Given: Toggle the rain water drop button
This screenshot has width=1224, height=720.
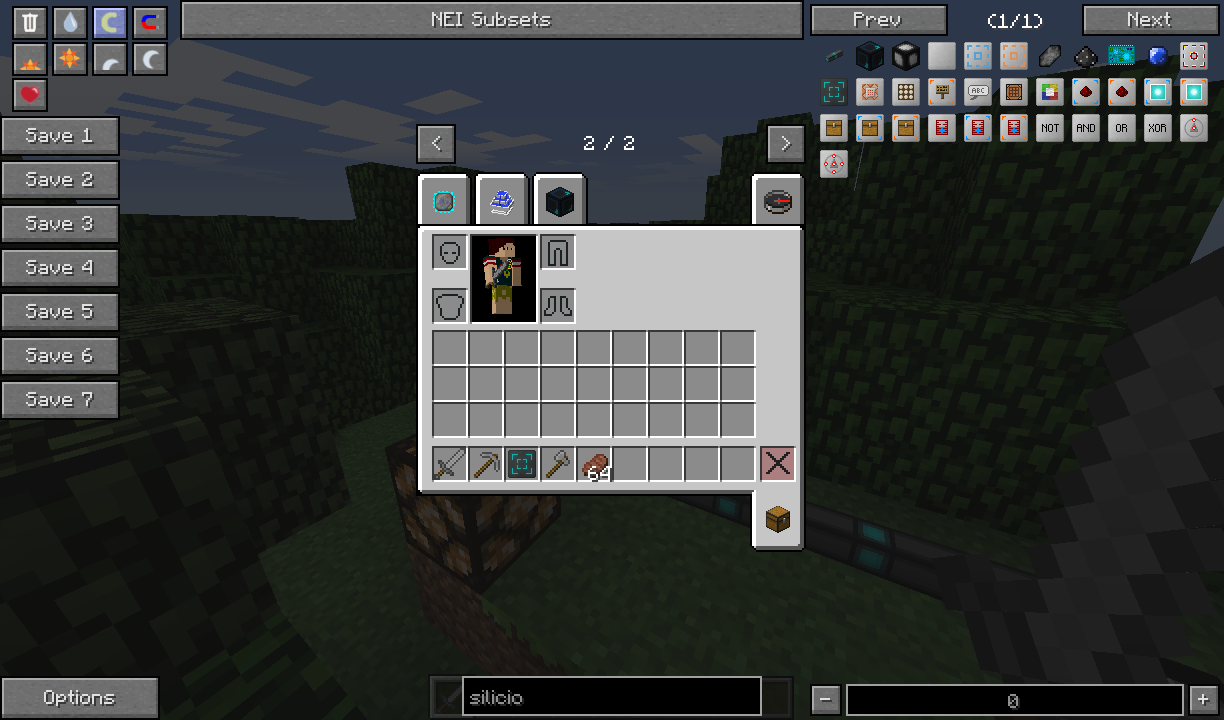Looking at the screenshot, I should pyautogui.click(x=70, y=23).
